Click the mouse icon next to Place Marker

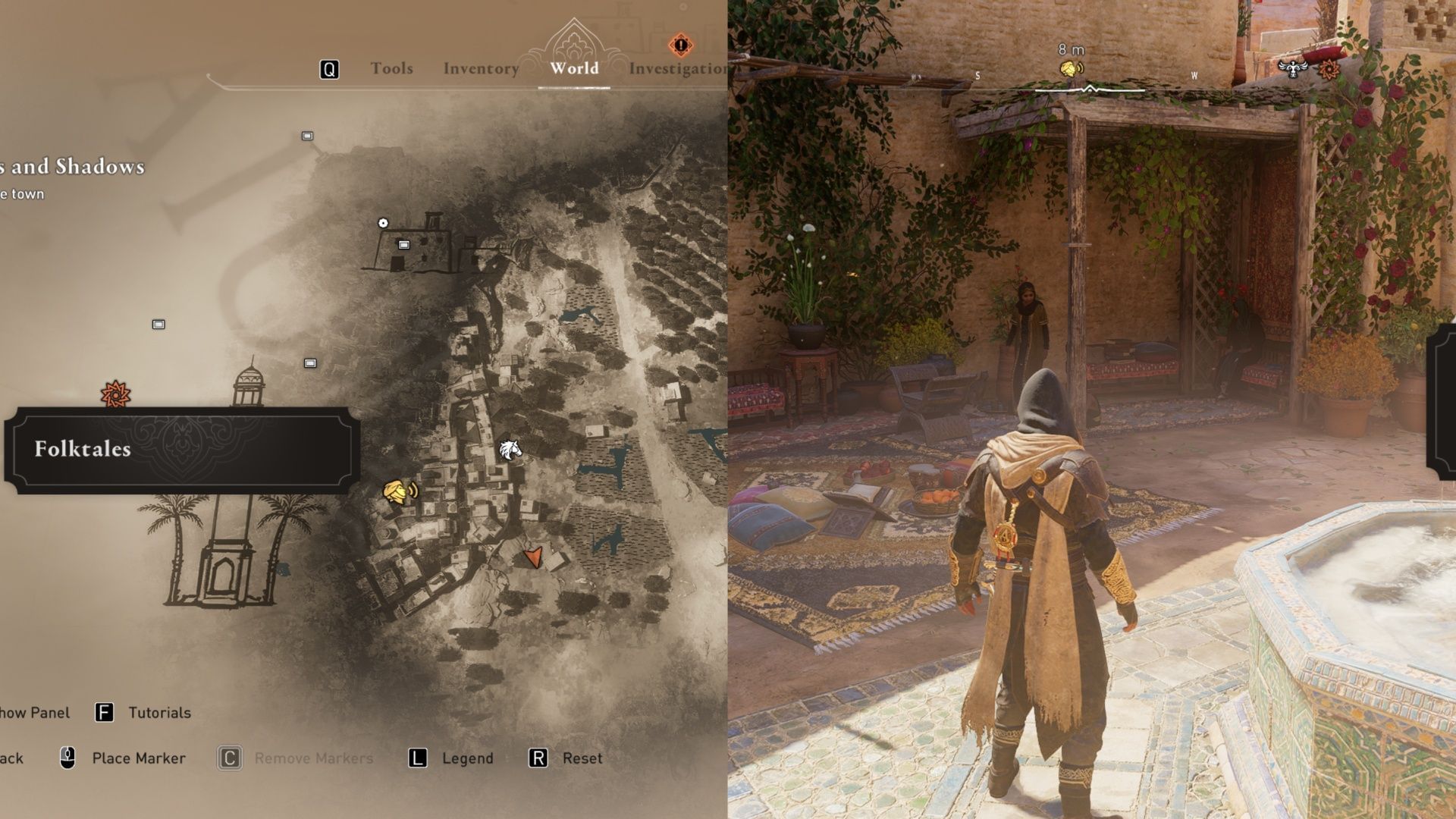click(x=67, y=758)
